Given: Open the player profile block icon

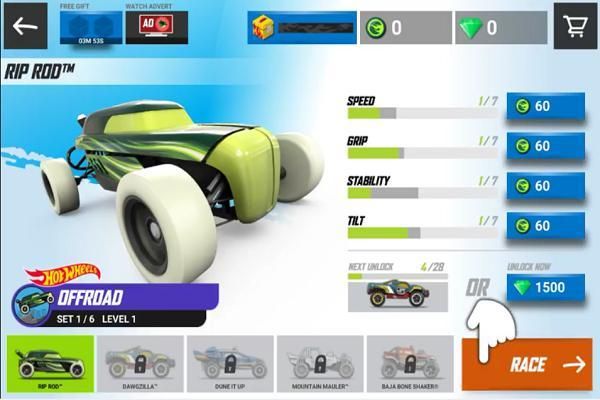Looking at the screenshot, I should (x=264, y=28).
